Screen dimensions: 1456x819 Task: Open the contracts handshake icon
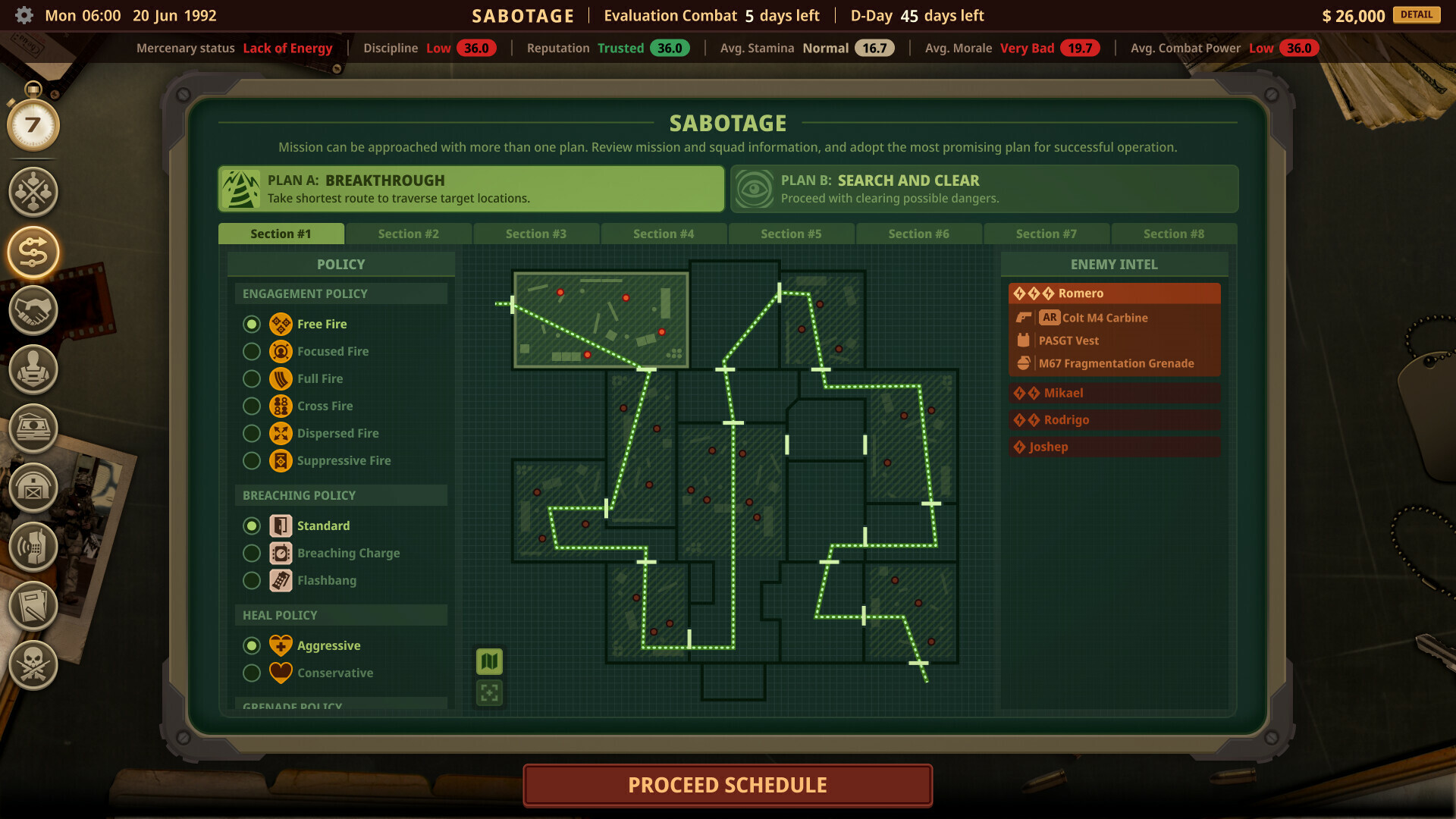(32, 311)
